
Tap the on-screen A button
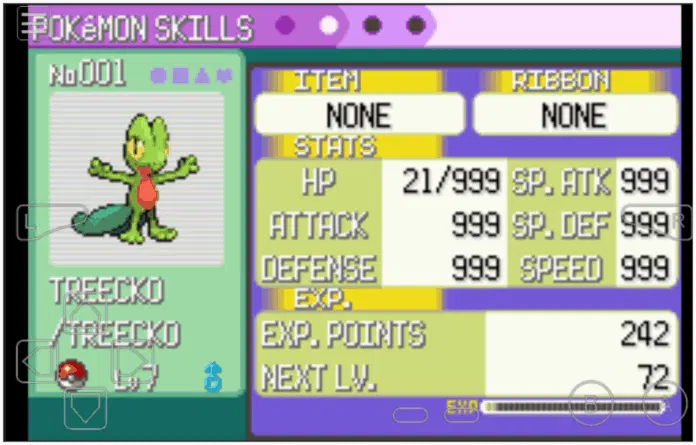tap(664, 402)
